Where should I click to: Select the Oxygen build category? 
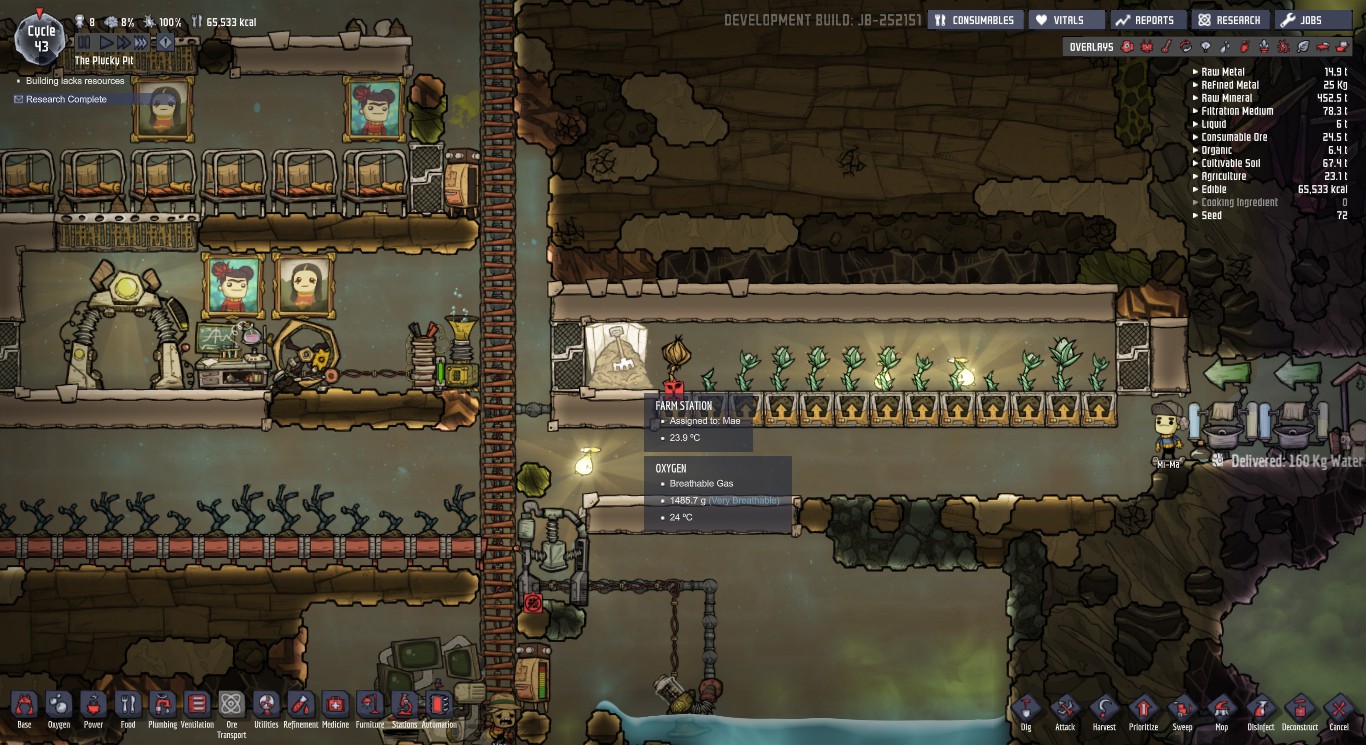[59, 706]
